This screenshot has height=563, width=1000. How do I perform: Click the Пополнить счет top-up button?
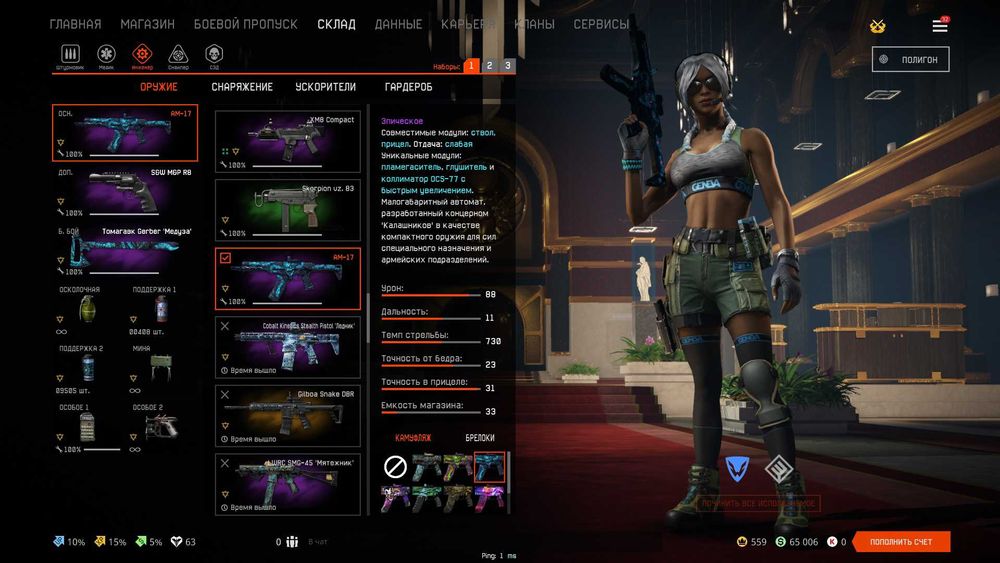point(900,542)
